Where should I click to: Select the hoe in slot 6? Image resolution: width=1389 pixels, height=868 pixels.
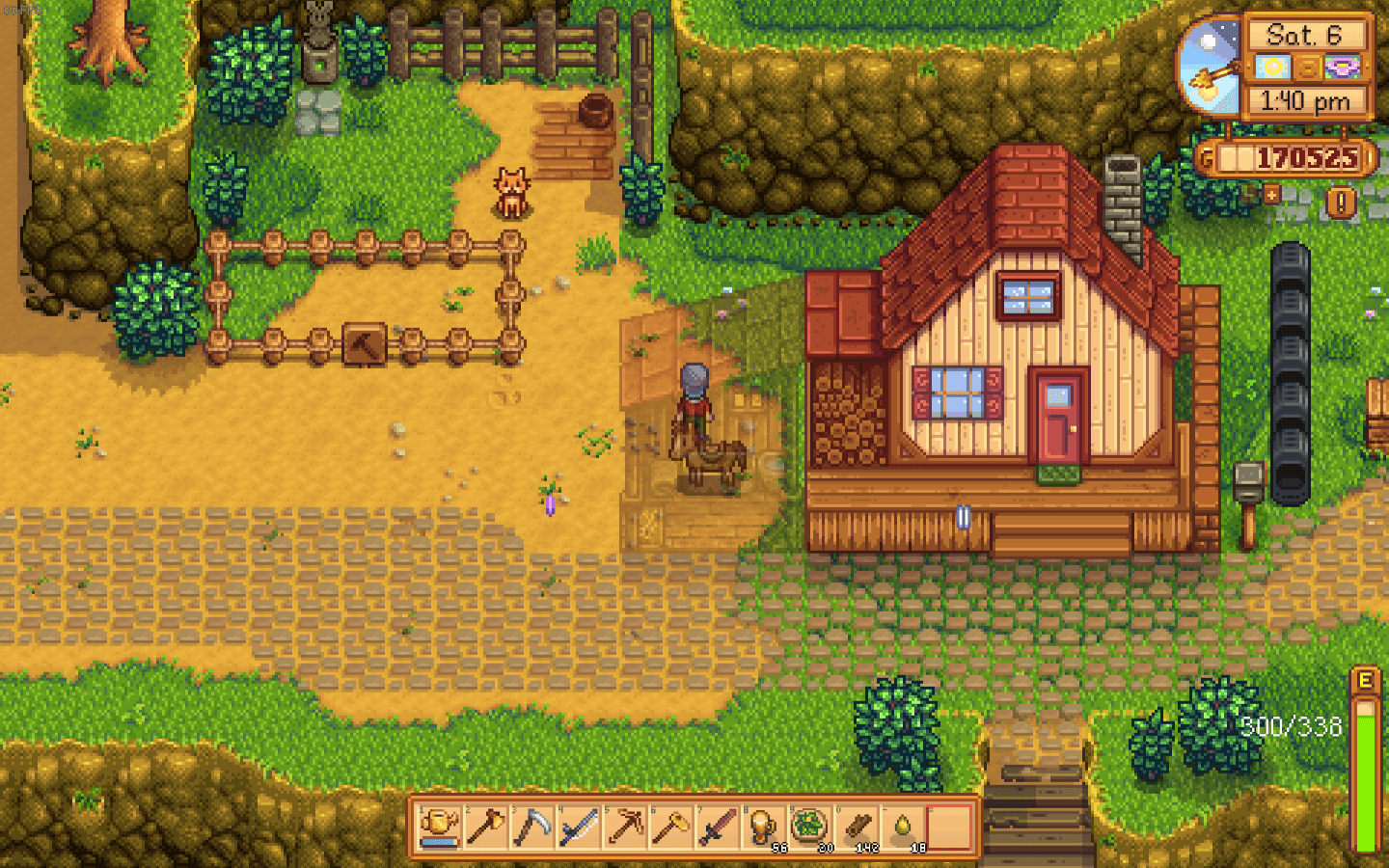tap(672, 829)
